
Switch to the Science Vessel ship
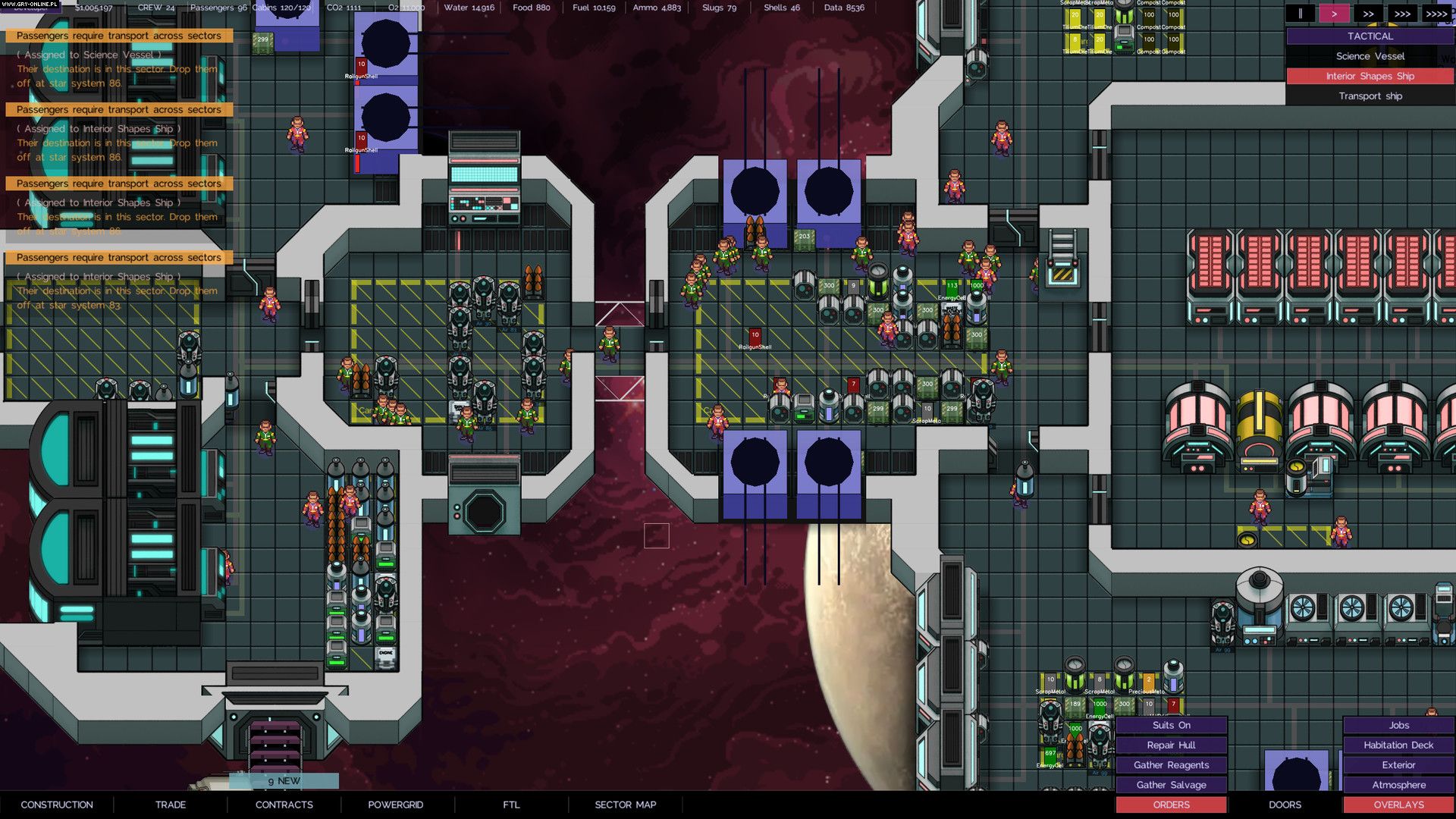coord(1370,56)
